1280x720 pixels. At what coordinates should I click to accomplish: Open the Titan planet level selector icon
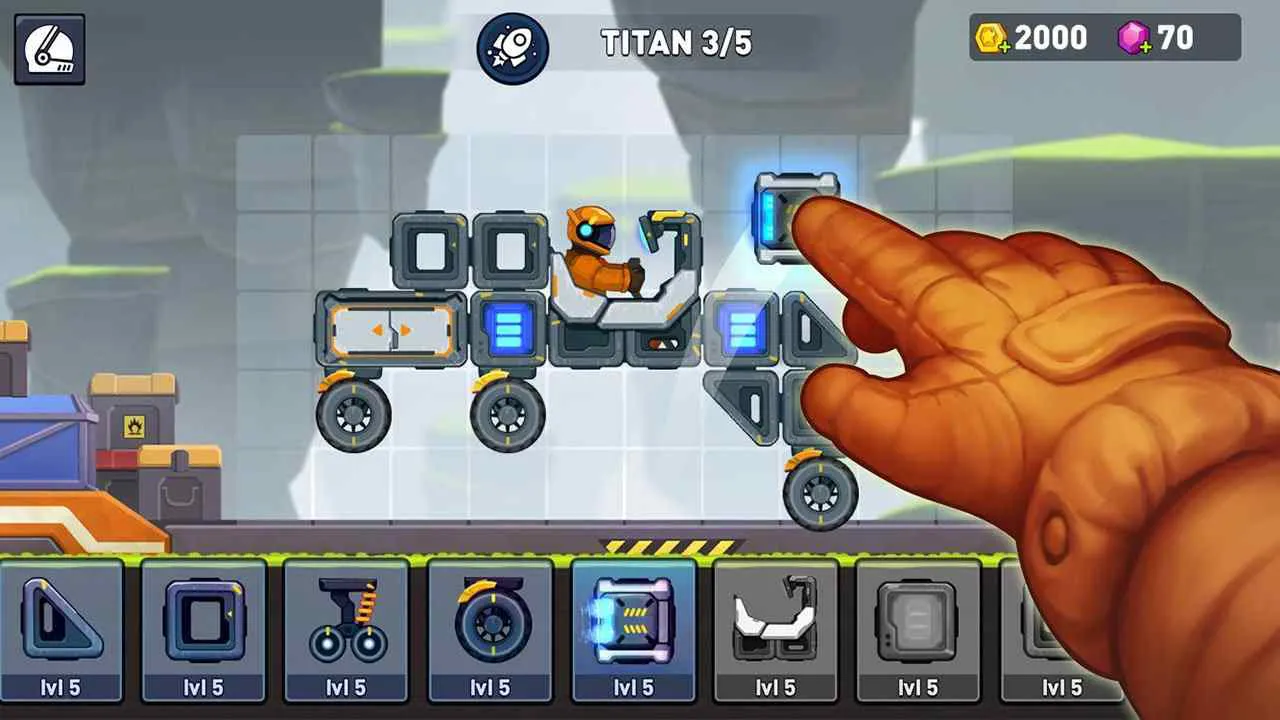pyautogui.click(x=512, y=43)
